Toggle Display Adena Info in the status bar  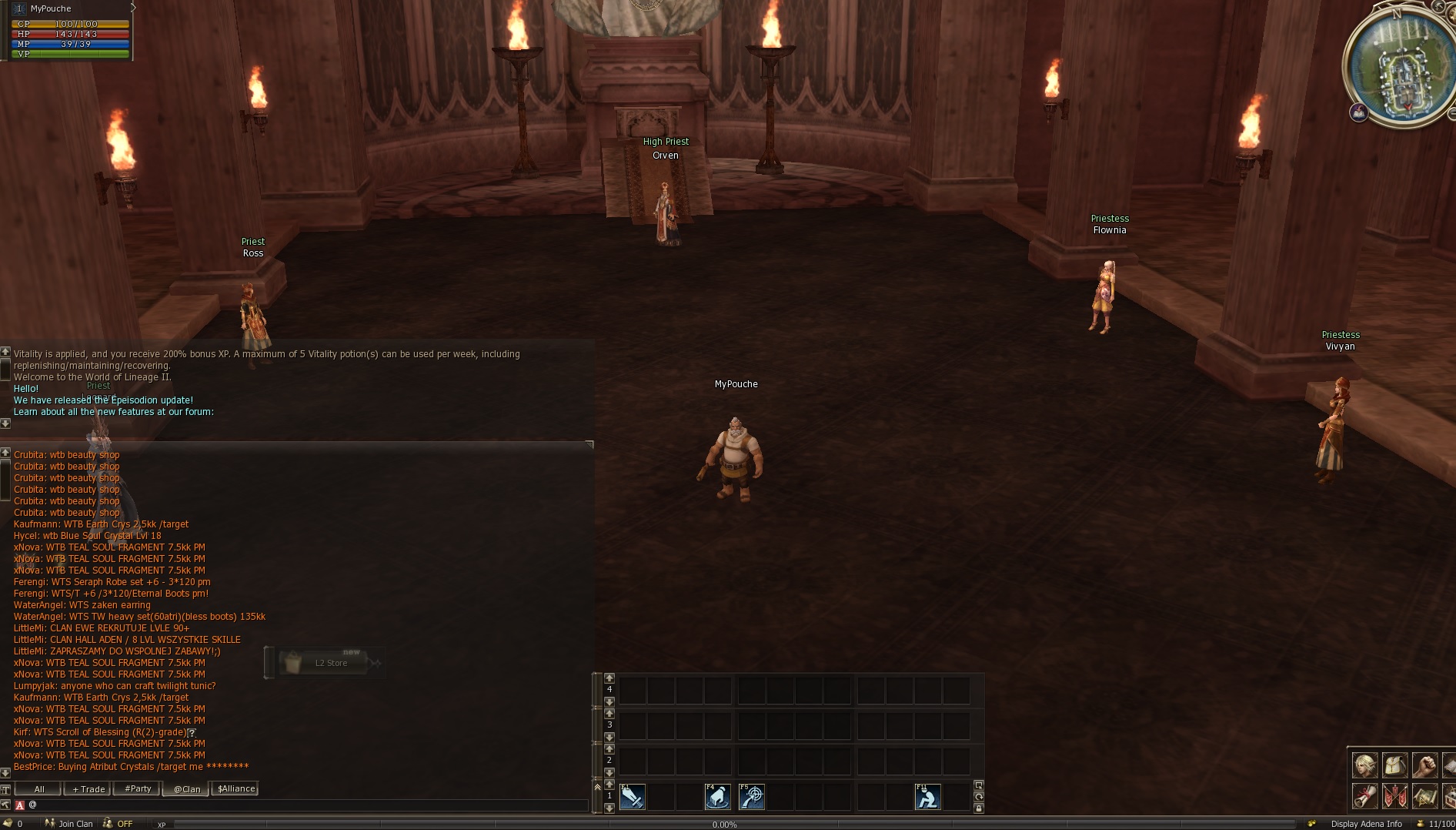pyautogui.click(x=1368, y=824)
